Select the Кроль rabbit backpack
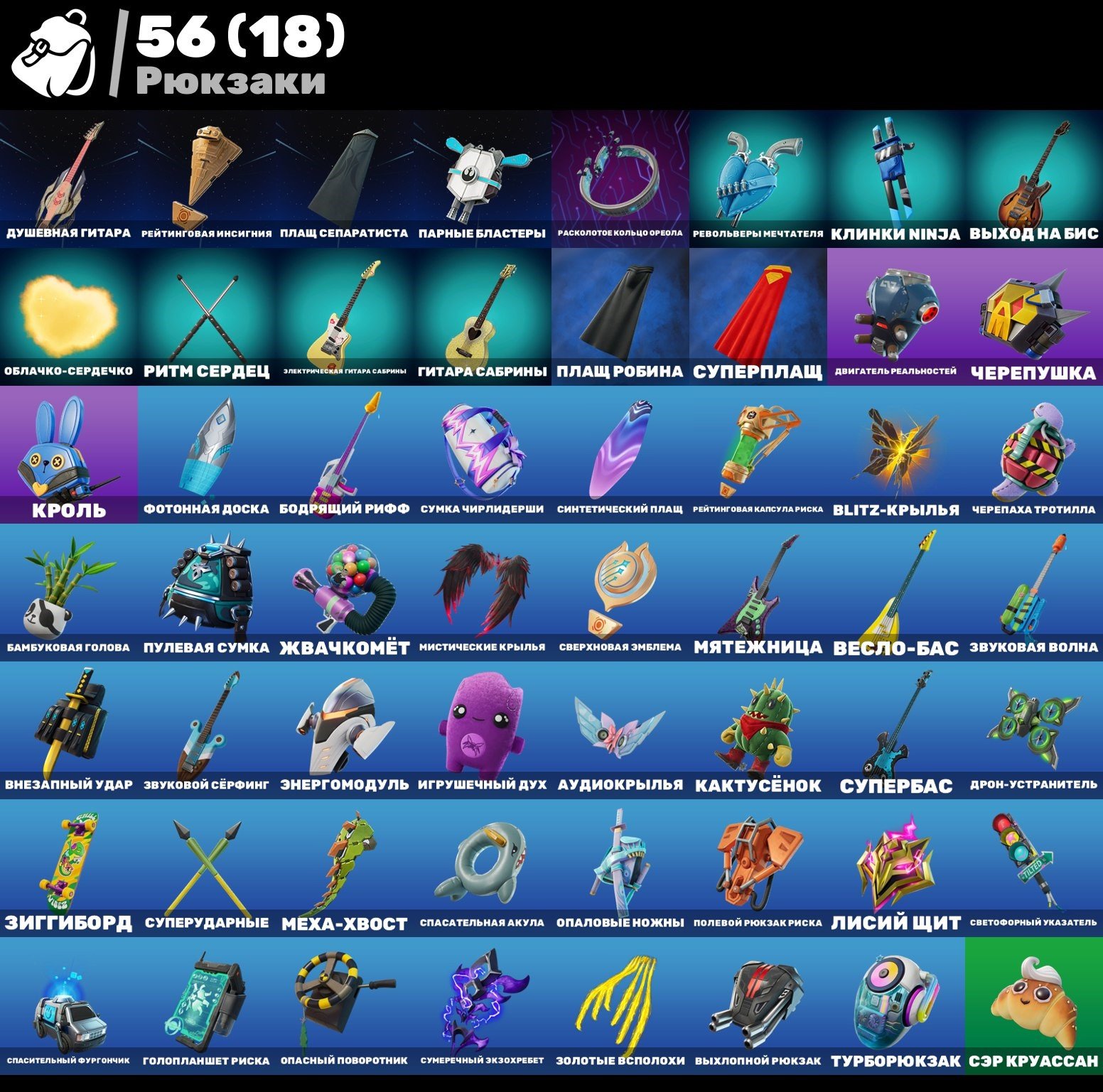 68,448
